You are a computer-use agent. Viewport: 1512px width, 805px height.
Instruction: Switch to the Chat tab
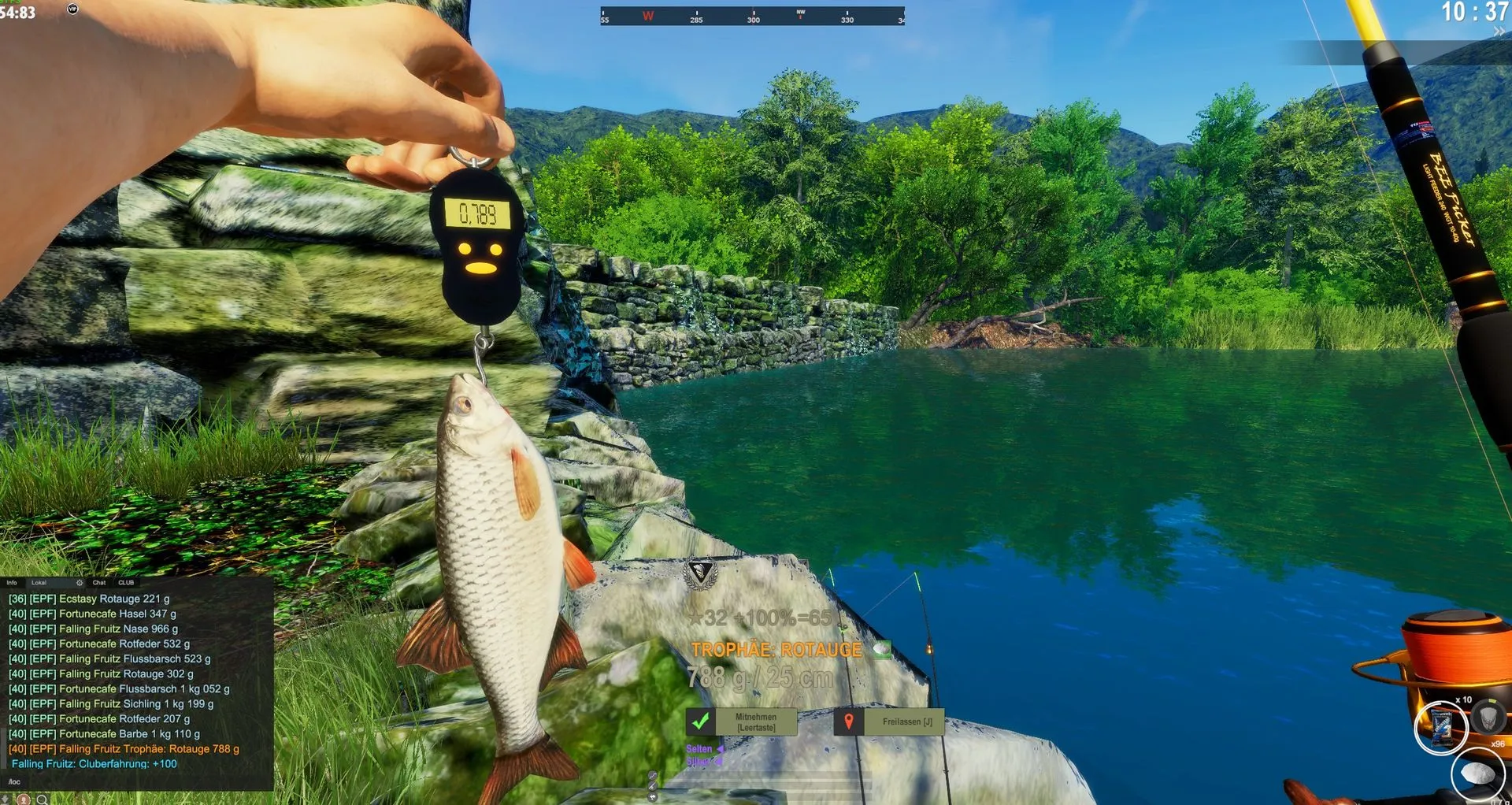[99, 583]
